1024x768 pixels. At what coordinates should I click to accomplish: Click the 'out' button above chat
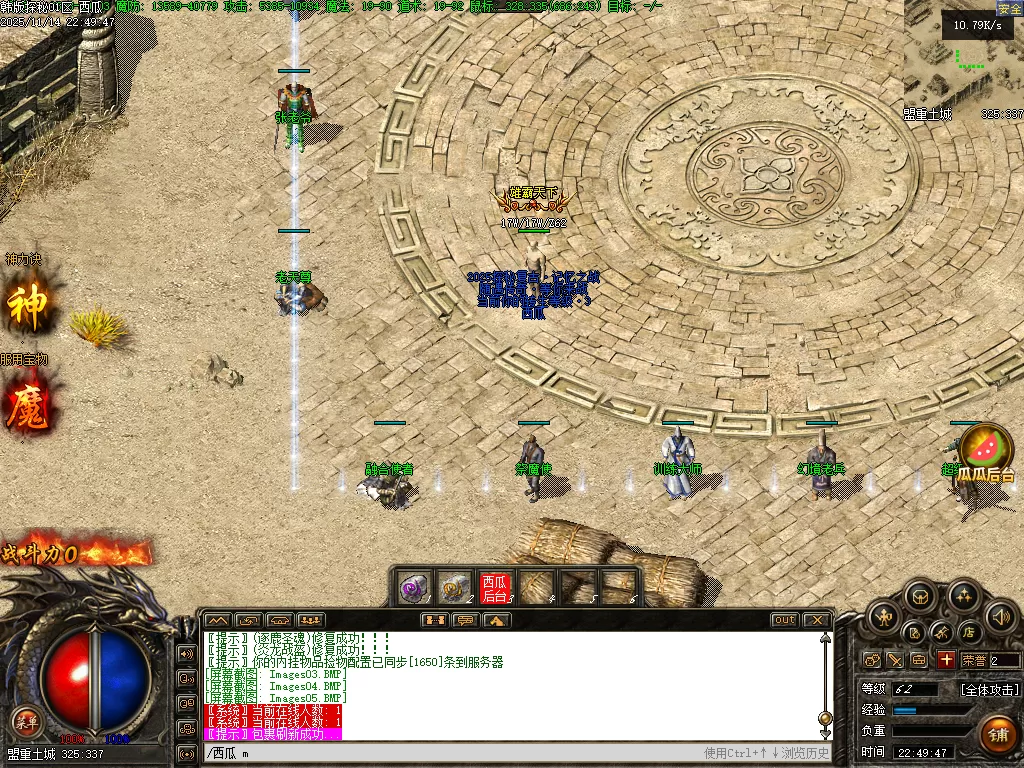coord(785,620)
